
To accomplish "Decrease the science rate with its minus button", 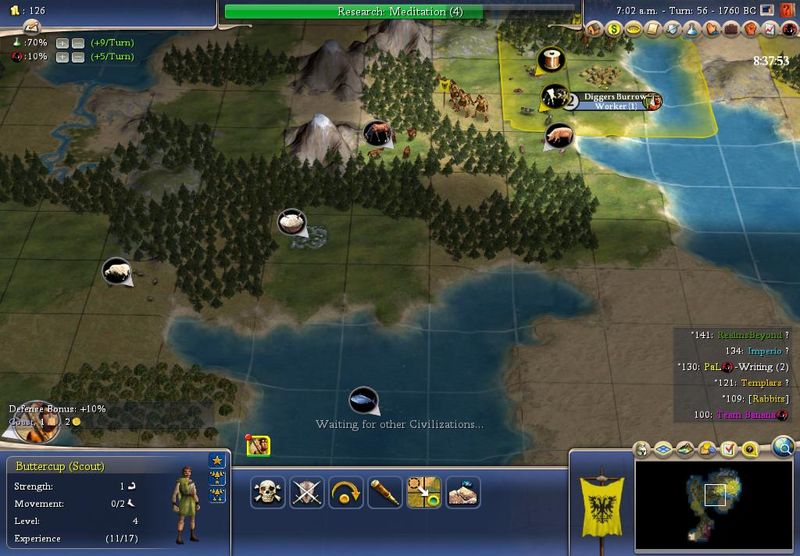I will (x=77, y=43).
